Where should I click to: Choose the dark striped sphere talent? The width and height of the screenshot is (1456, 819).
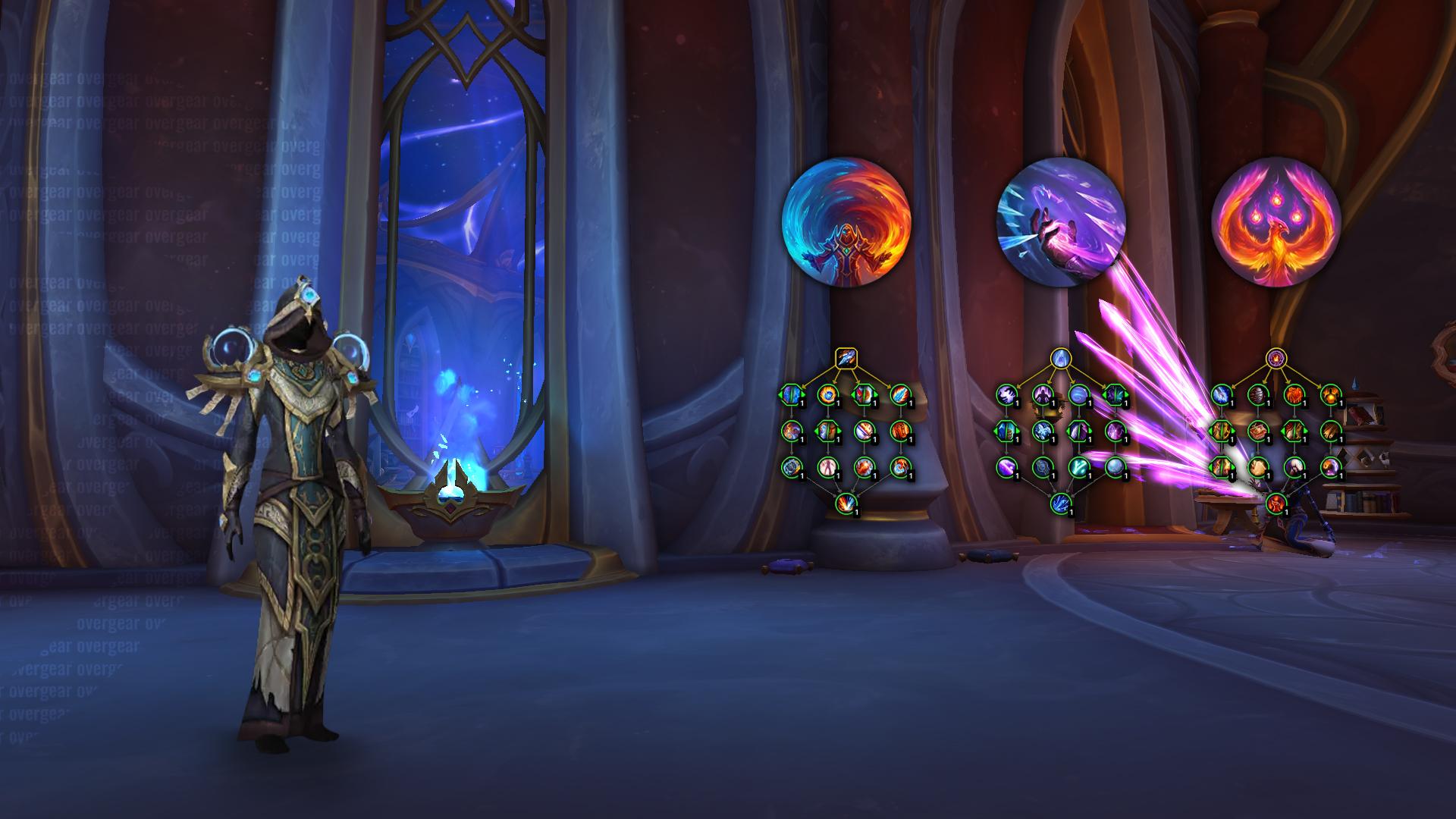click(x=1257, y=394)
